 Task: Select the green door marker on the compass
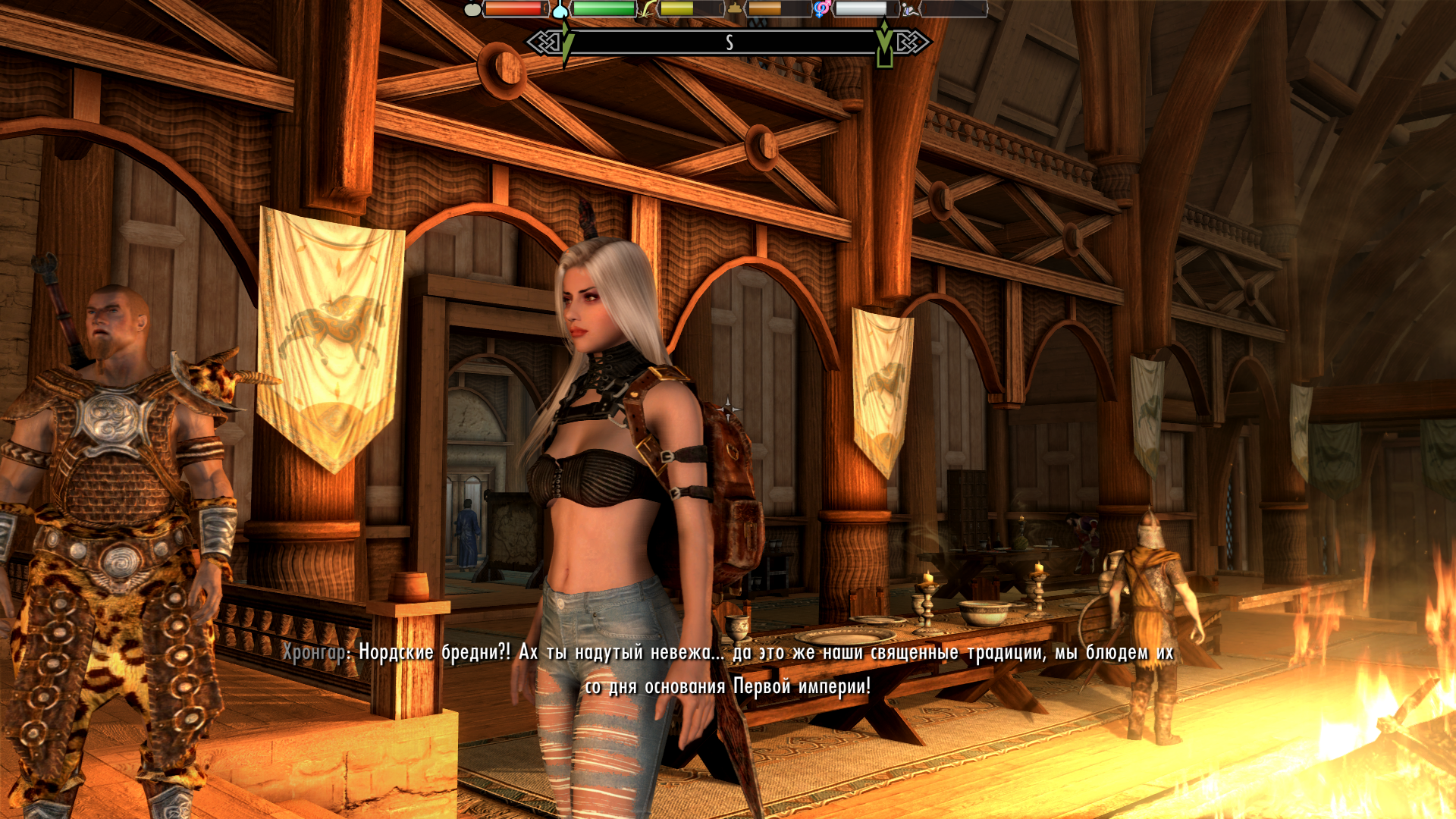pos(884,47)
